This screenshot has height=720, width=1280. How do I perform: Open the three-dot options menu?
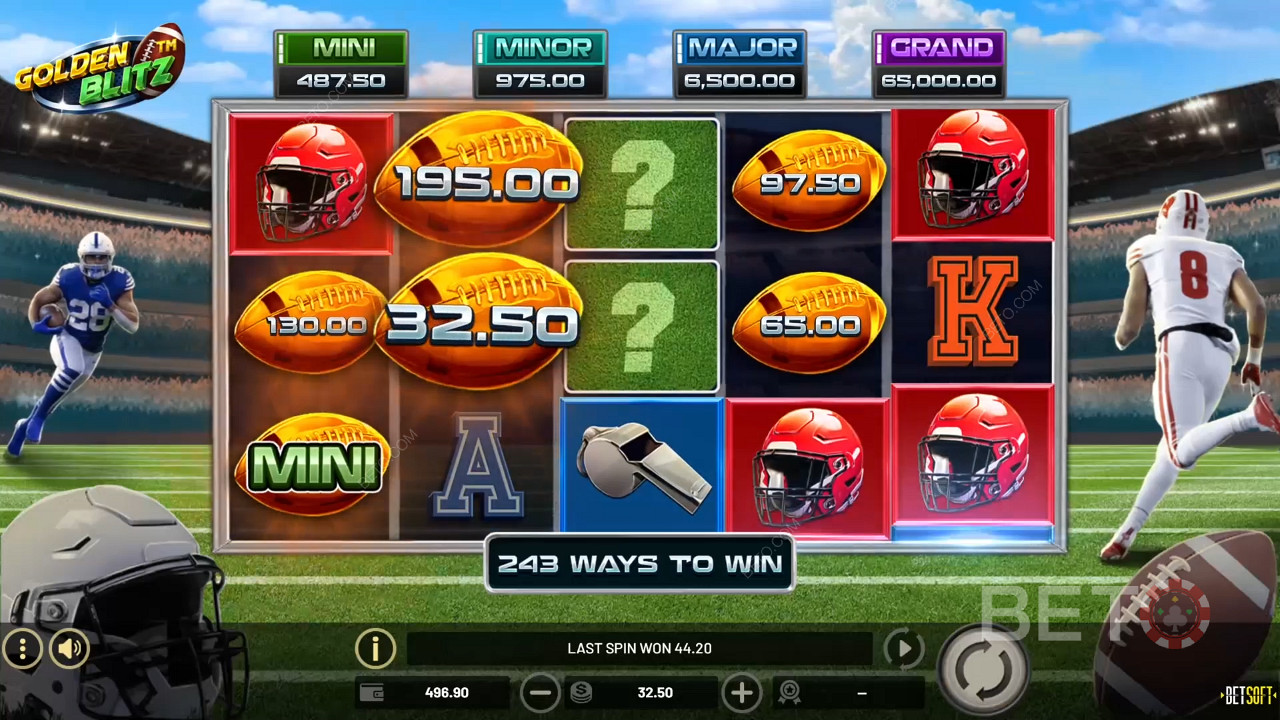[x=22, y=649]
